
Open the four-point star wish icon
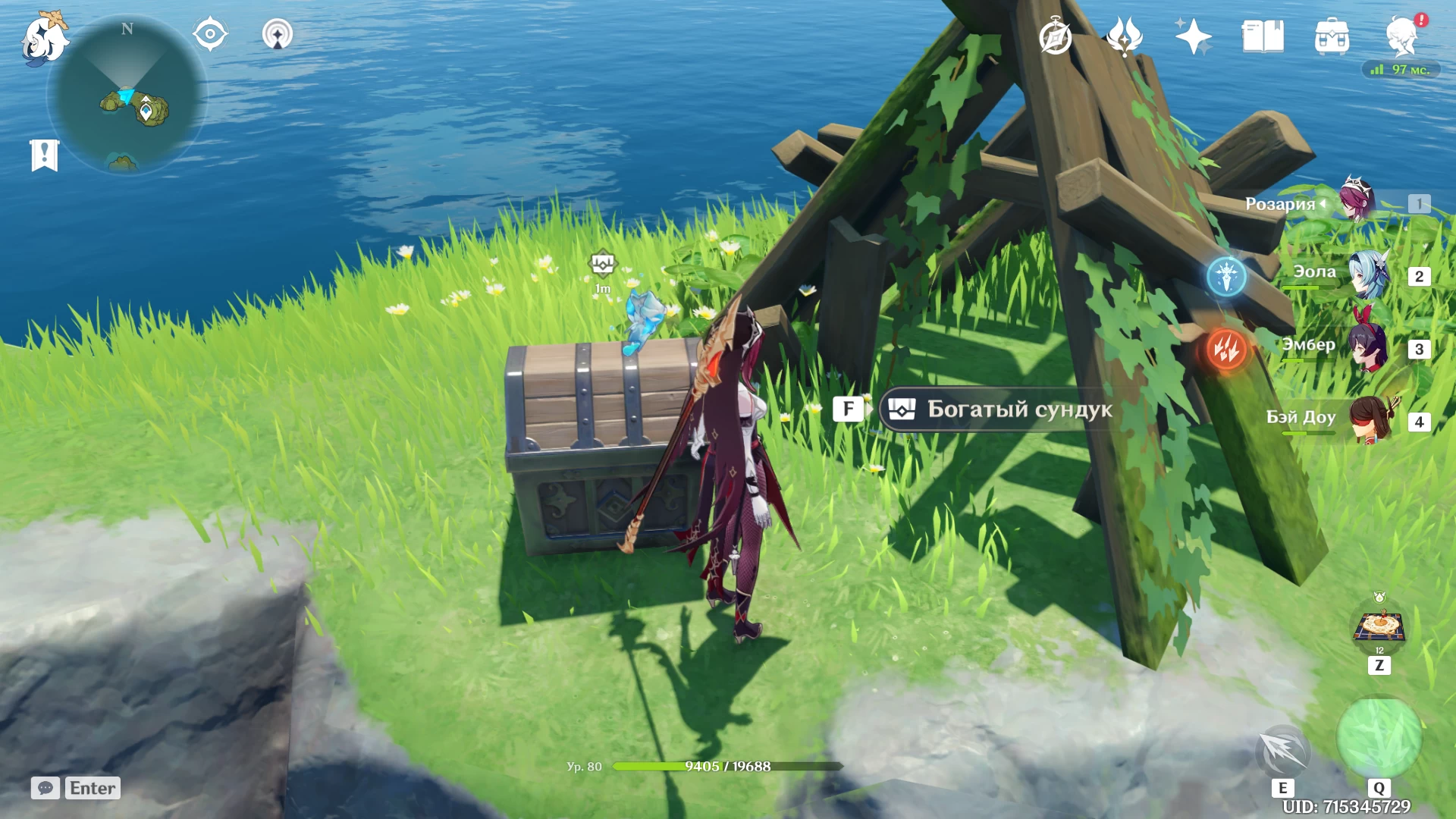(x=1193, y=36)
